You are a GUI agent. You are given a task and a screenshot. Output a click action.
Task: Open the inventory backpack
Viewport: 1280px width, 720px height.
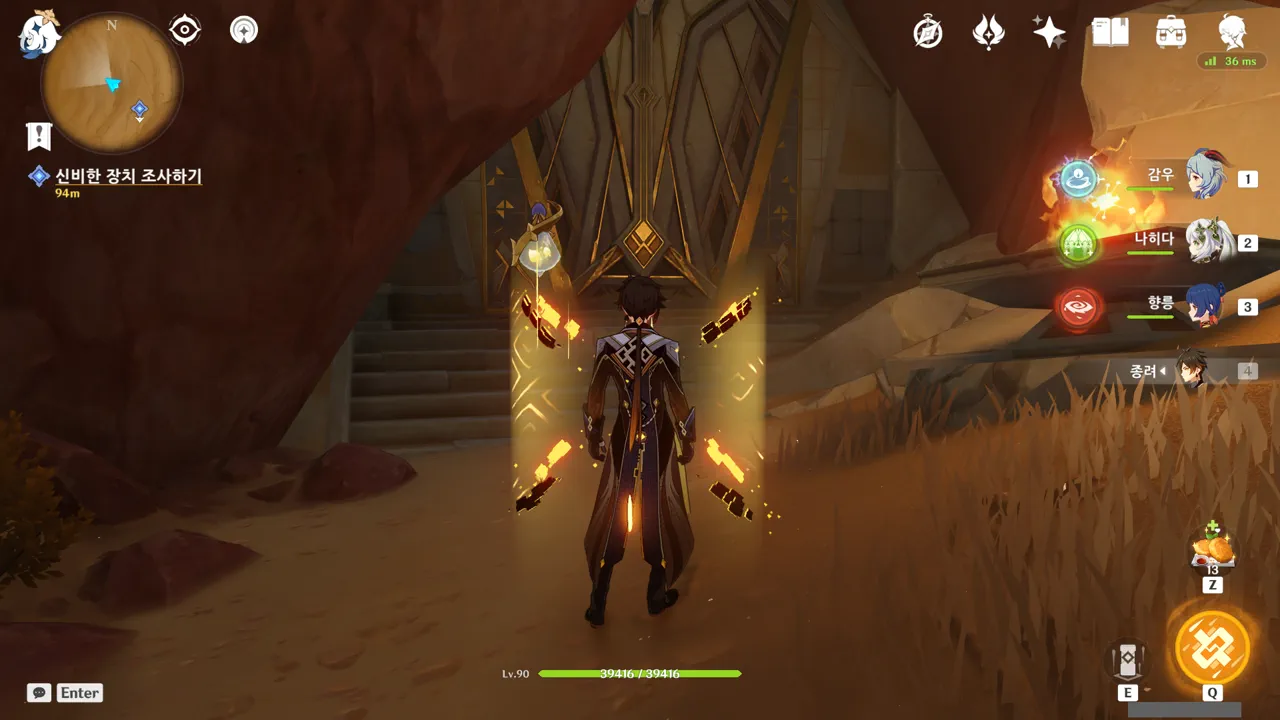[x=1170, y=33]
